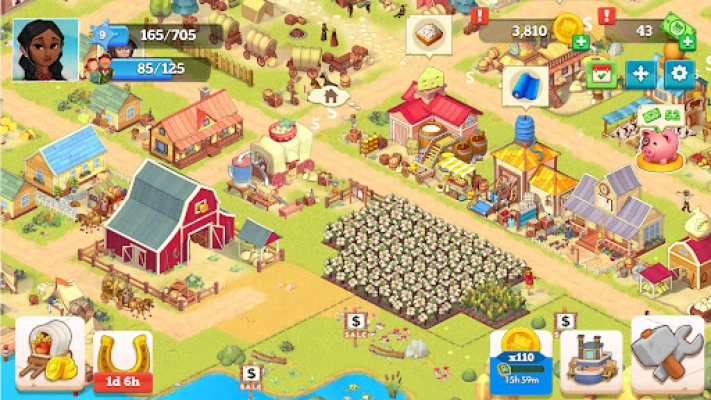Open the gear Settings menu
The height and width of the screenshot is (400, 711).
coord(679,74)
